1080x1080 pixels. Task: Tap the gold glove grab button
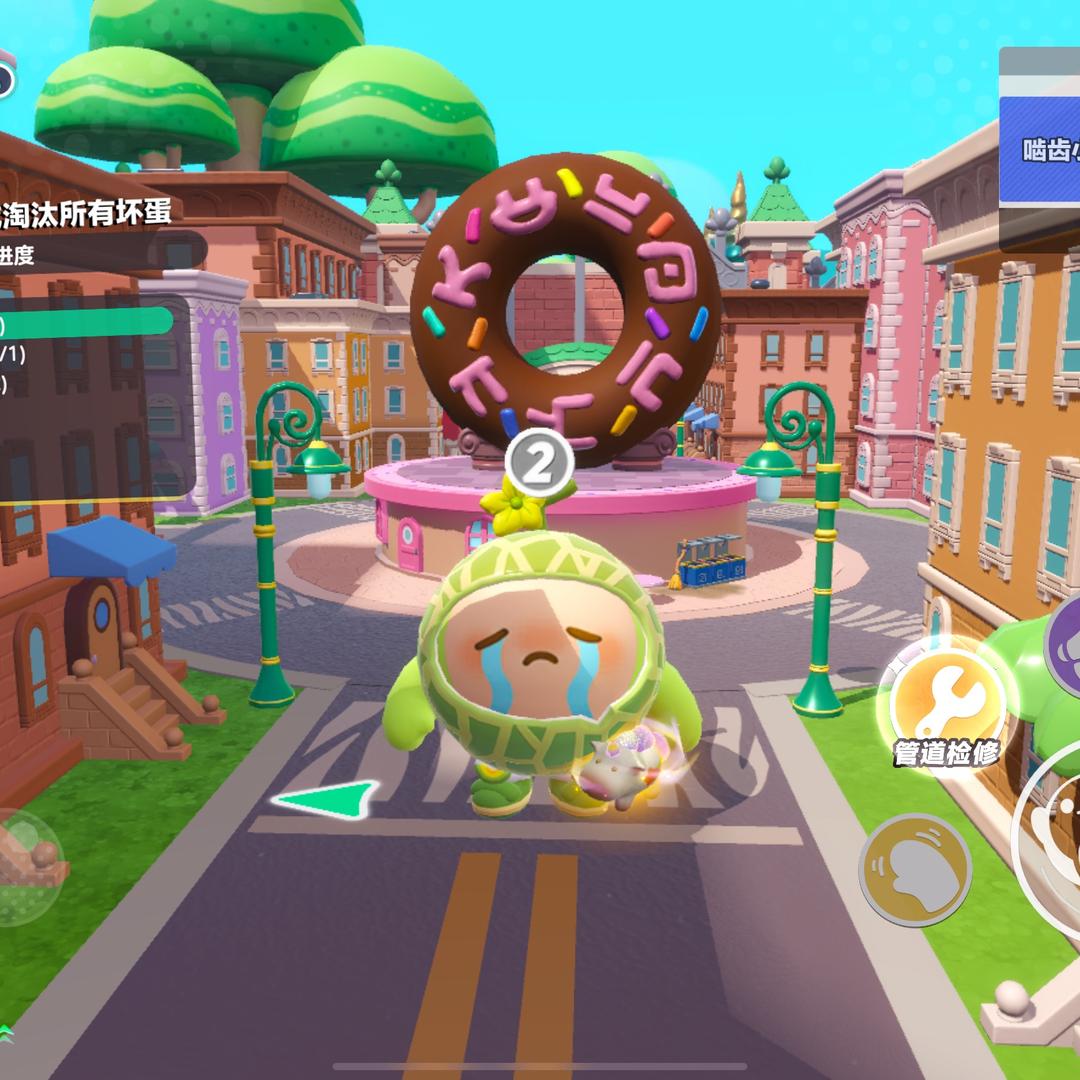tap(914, 868)
